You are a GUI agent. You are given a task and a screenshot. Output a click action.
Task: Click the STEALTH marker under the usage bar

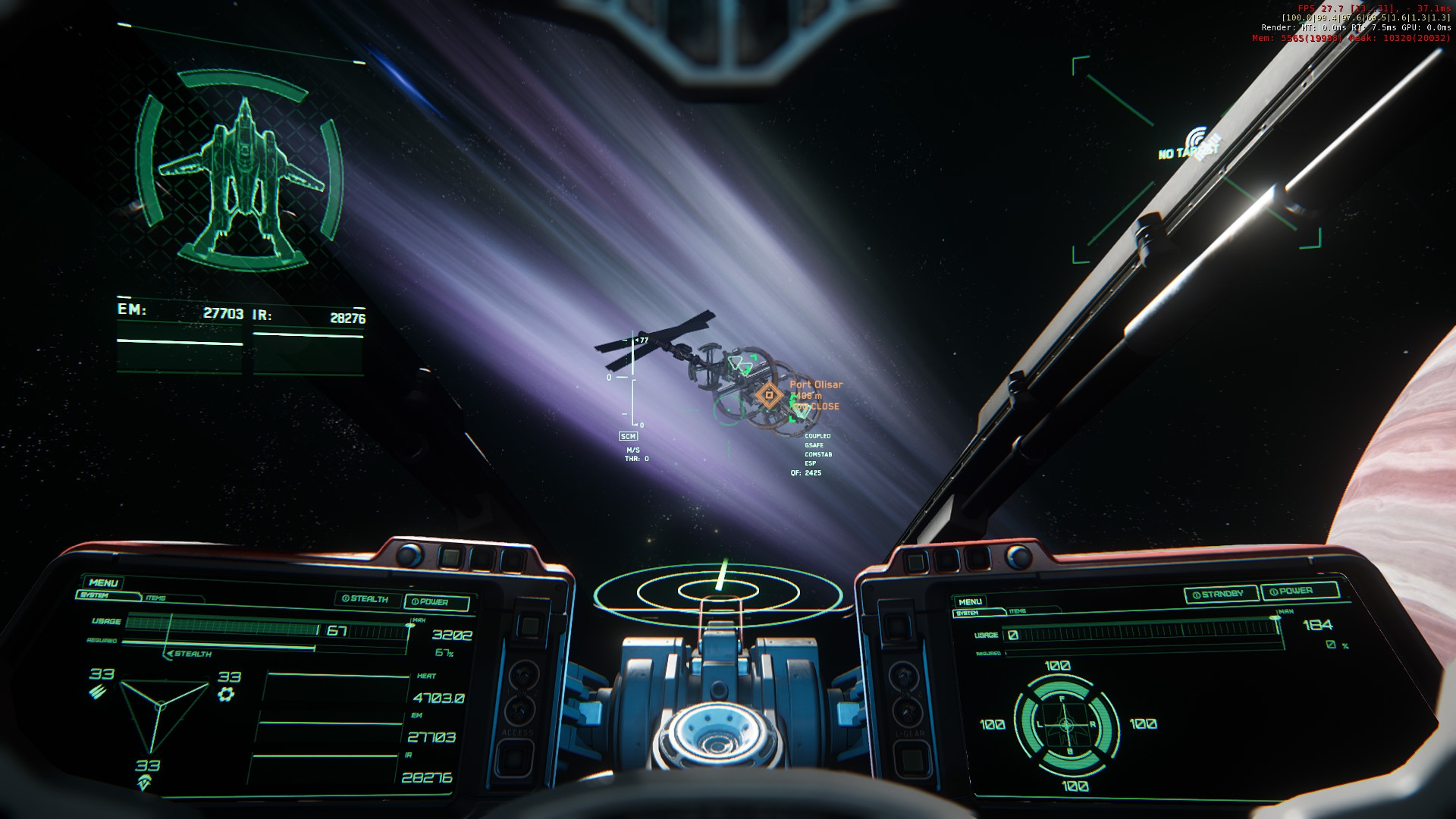pos(190,654)
